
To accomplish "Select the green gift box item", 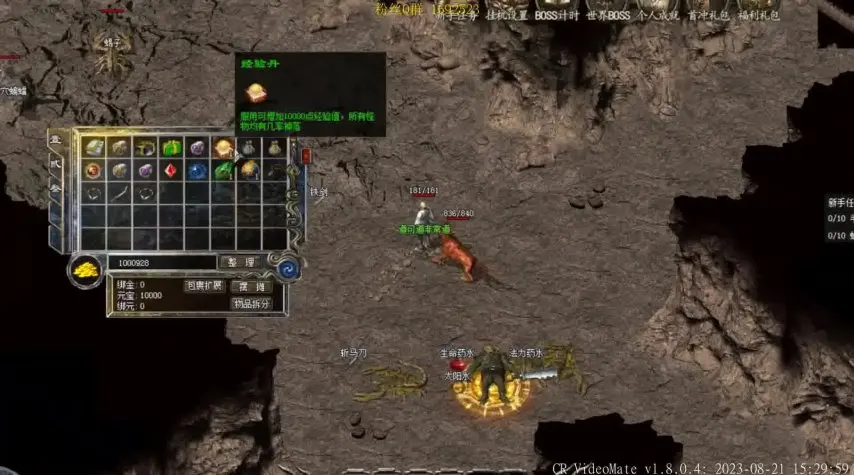I will pyautogui.click(x=171, y=148).
